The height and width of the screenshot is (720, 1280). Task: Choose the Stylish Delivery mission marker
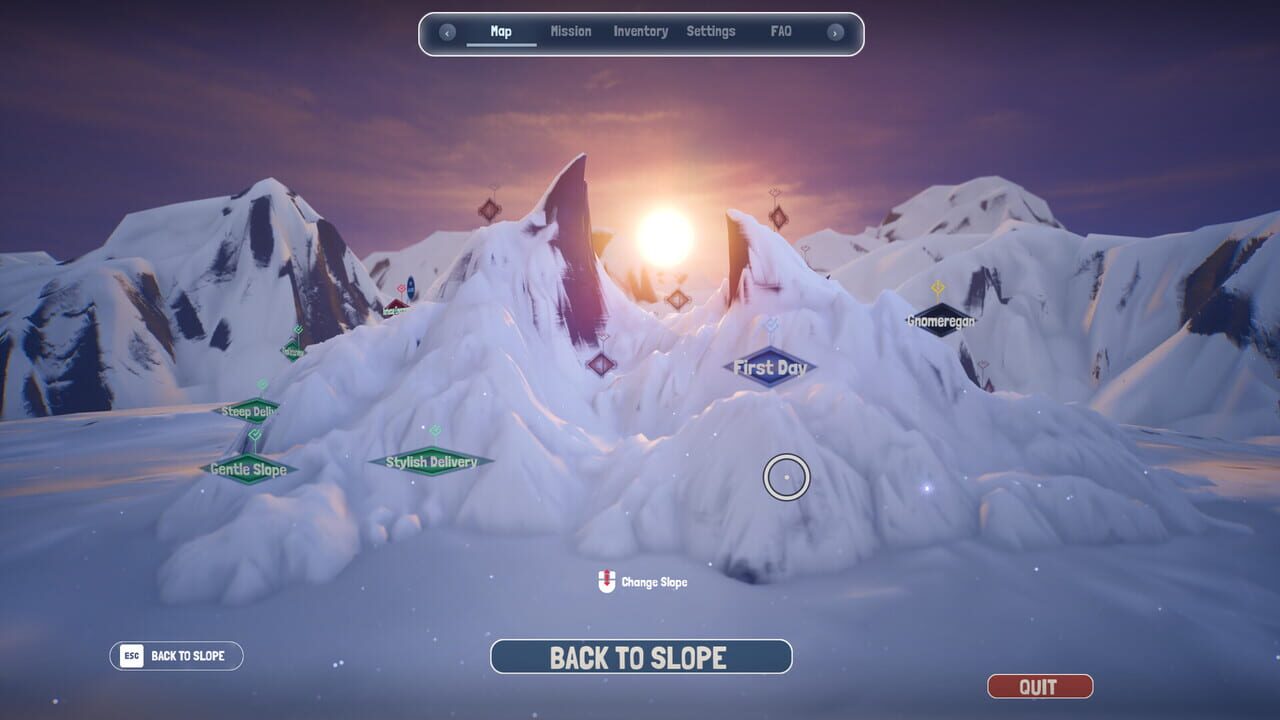pos(431,462)
